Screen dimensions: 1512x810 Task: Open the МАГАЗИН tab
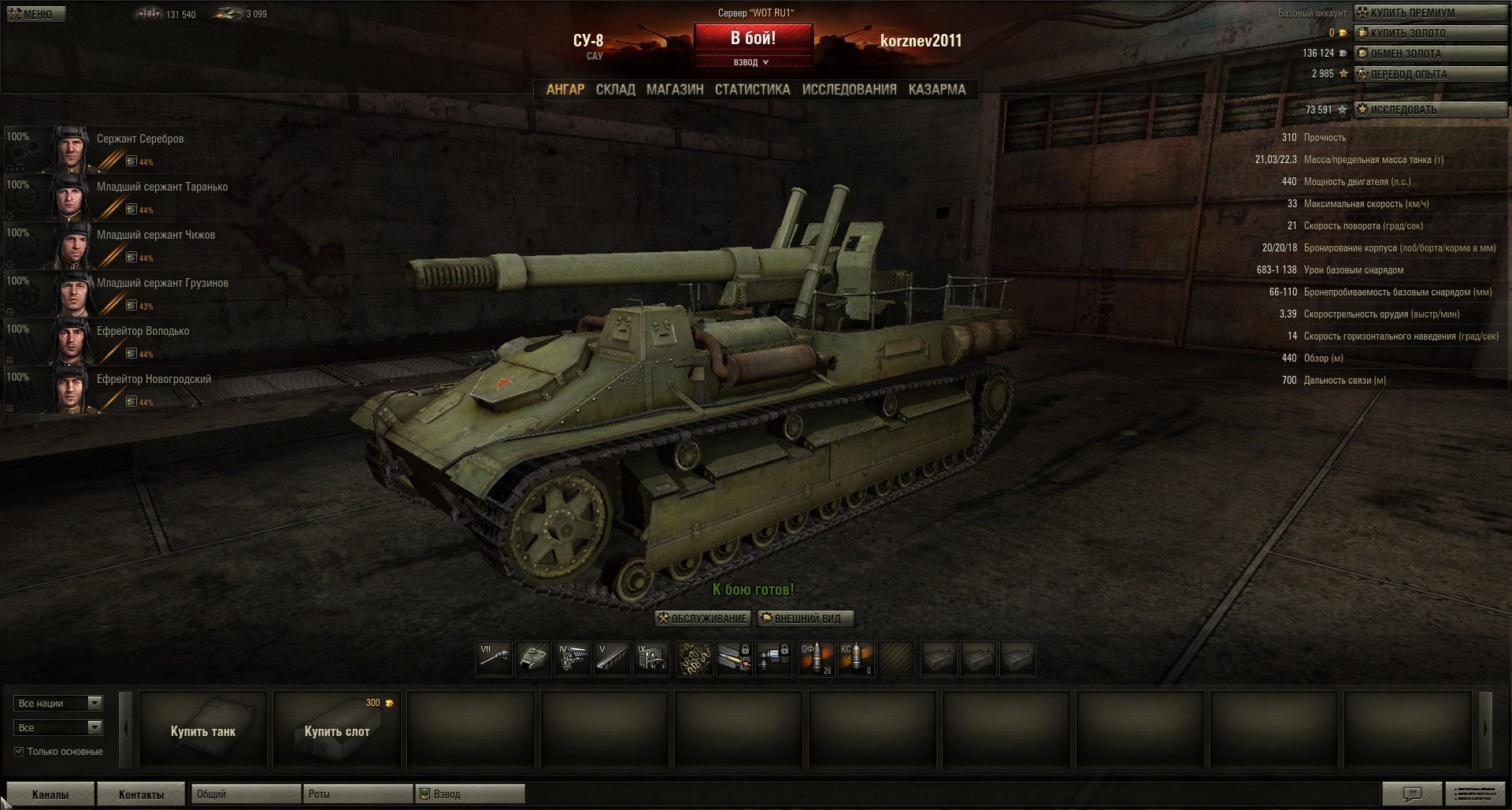(675, 90)
